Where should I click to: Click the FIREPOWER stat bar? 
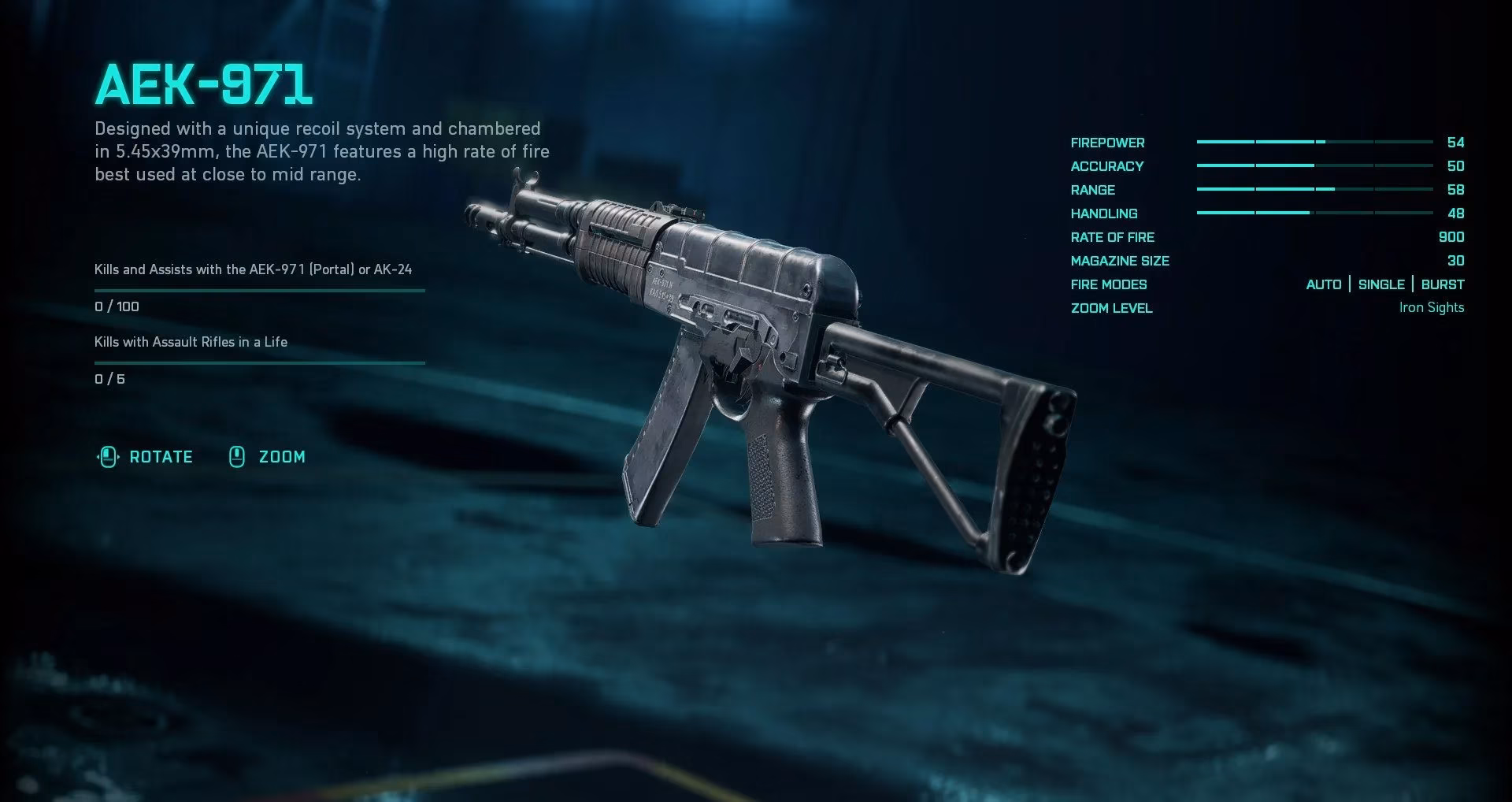(x=1315, y=142)
